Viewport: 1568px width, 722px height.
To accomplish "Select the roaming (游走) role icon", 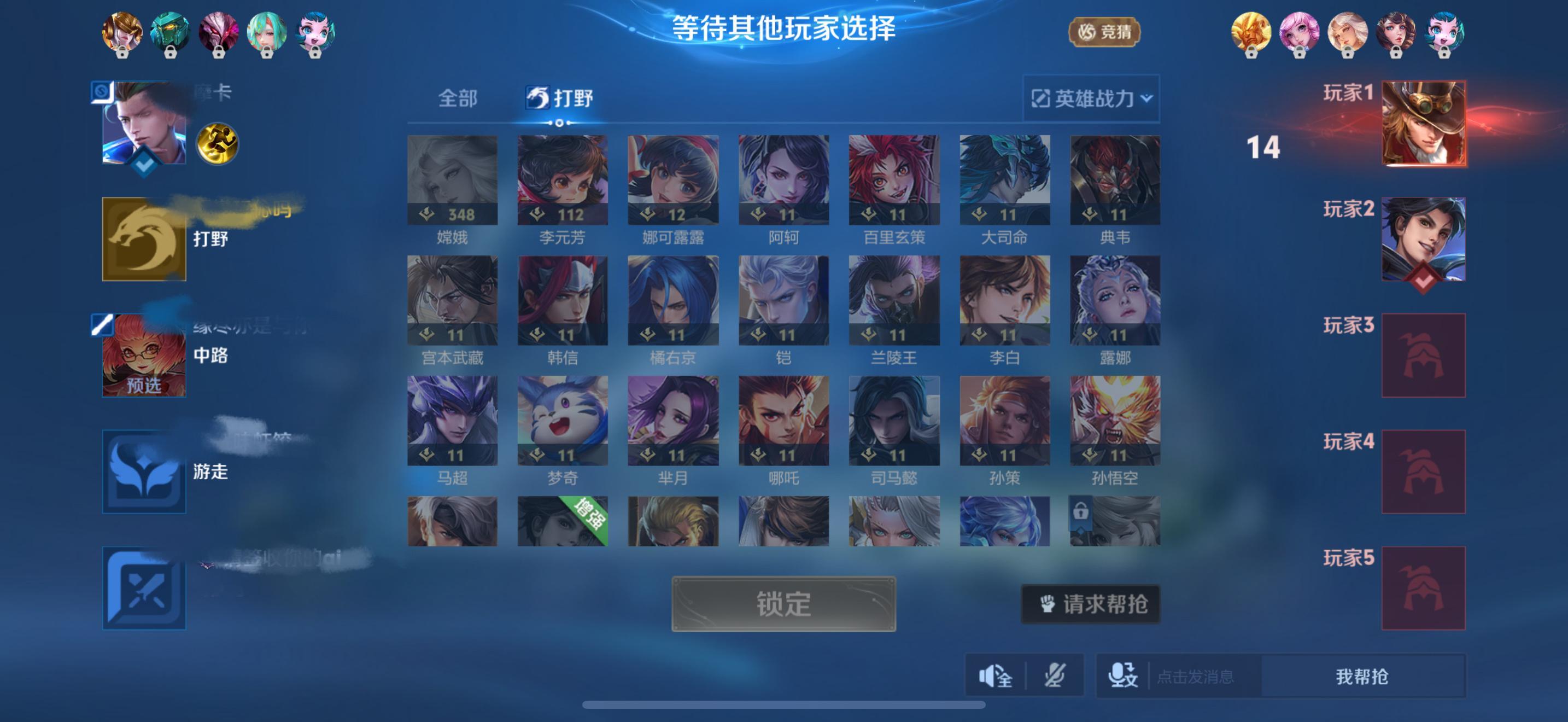I will (x=144, y=472).
